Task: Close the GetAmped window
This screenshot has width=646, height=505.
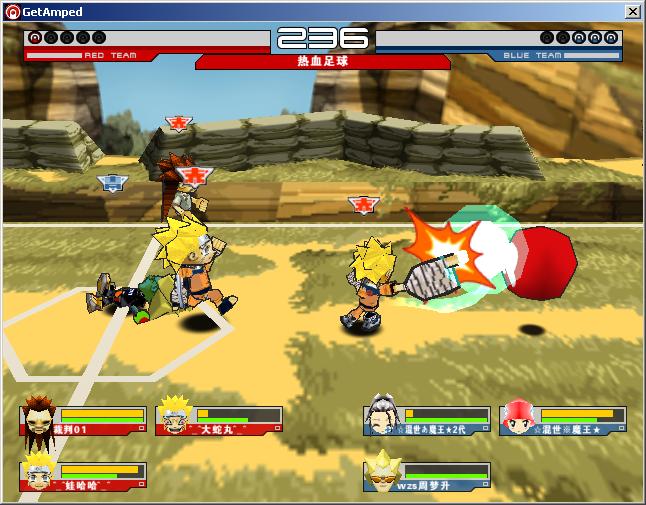Action: pyautogui.click(x=632, y=12)
